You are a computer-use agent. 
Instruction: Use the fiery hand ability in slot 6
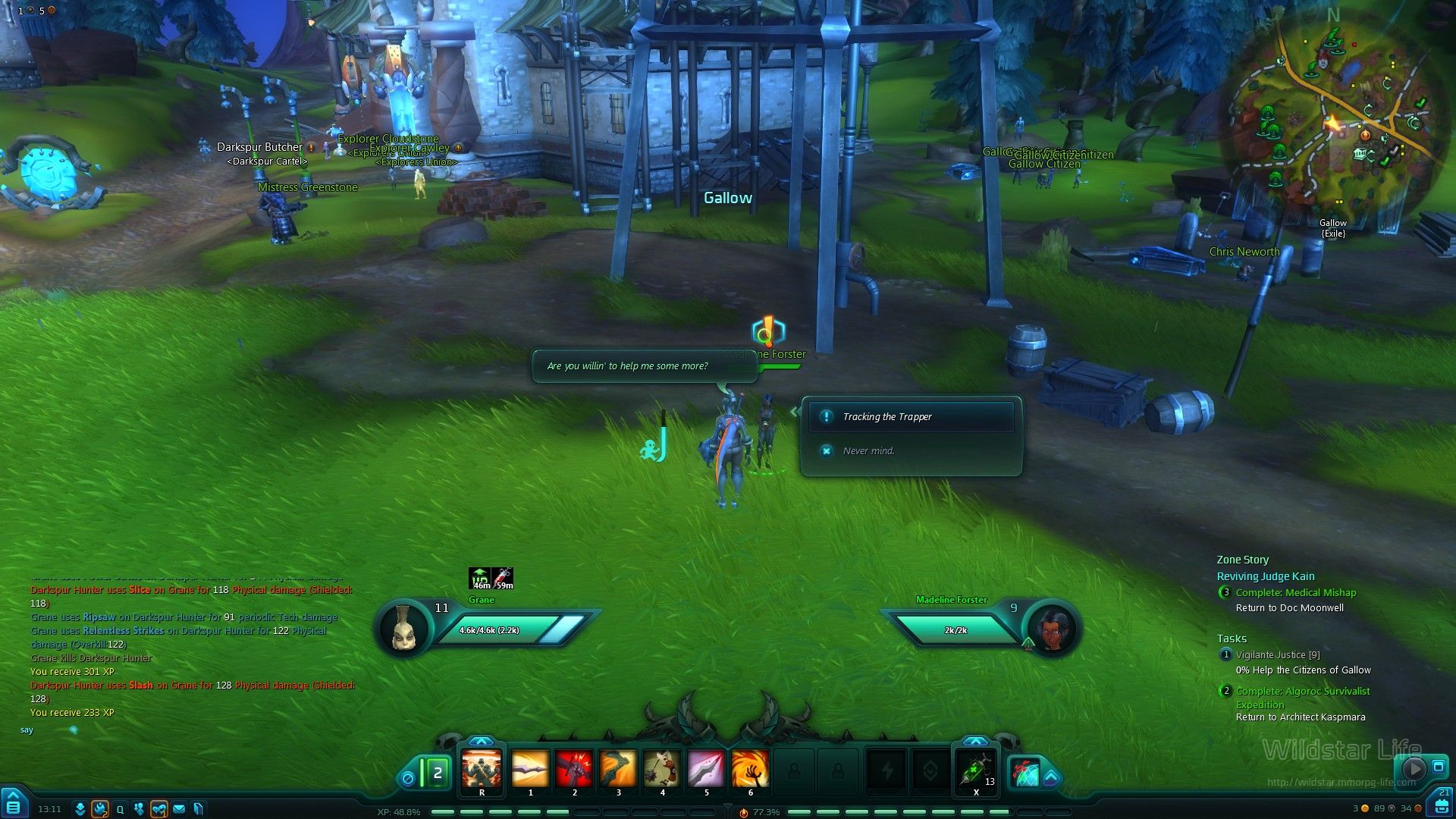pyautogui.click(x=750, y=770)
